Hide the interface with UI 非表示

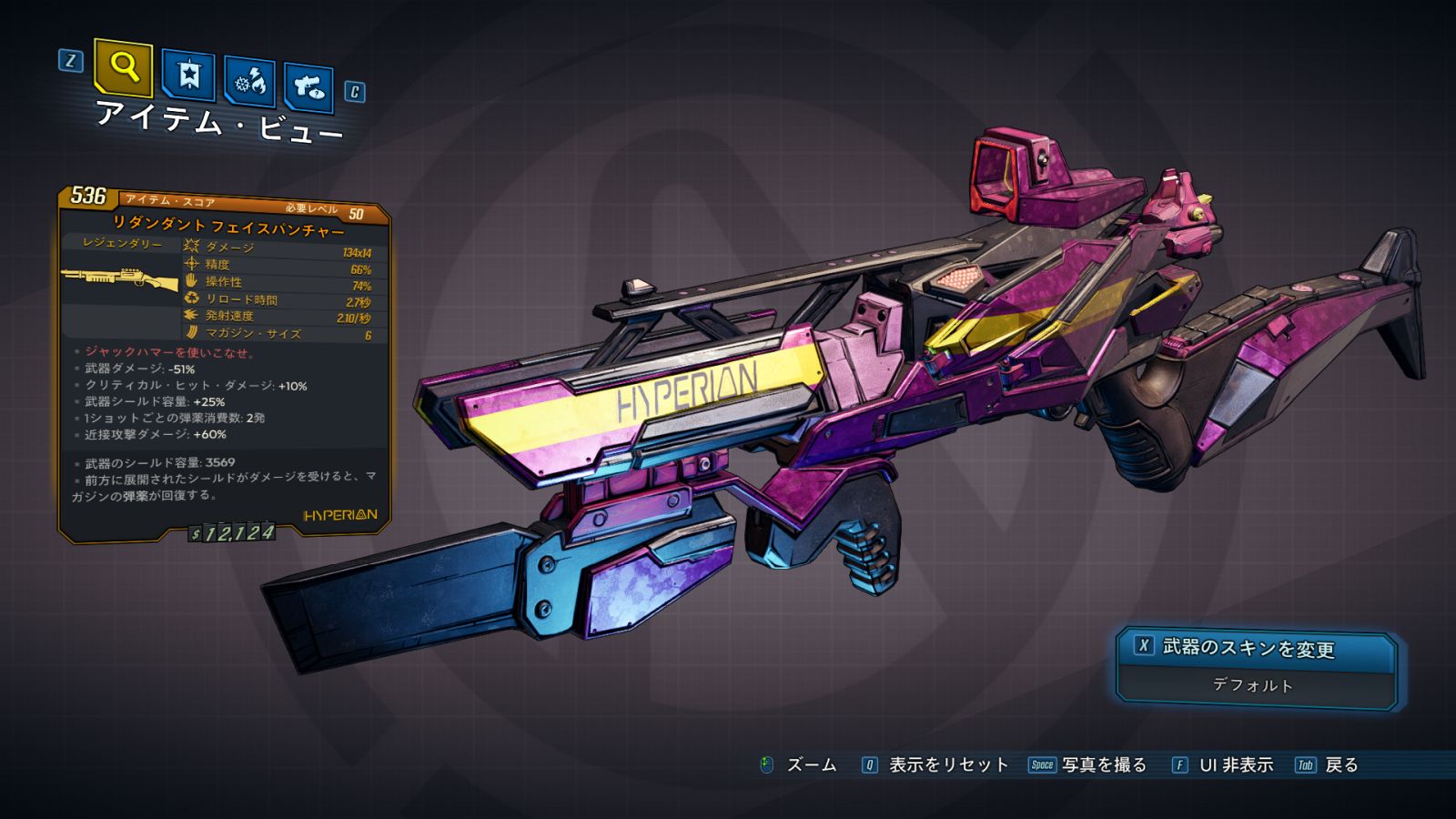pos(1235,765)
